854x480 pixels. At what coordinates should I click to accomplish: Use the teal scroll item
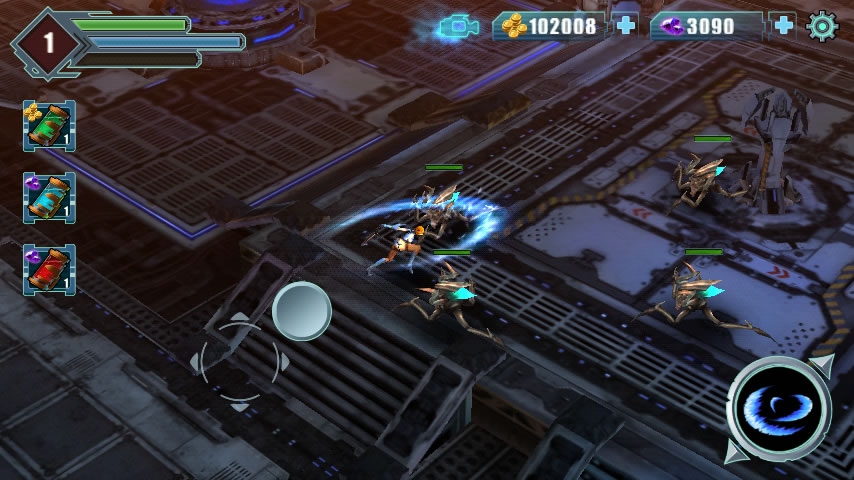(49, 198)
